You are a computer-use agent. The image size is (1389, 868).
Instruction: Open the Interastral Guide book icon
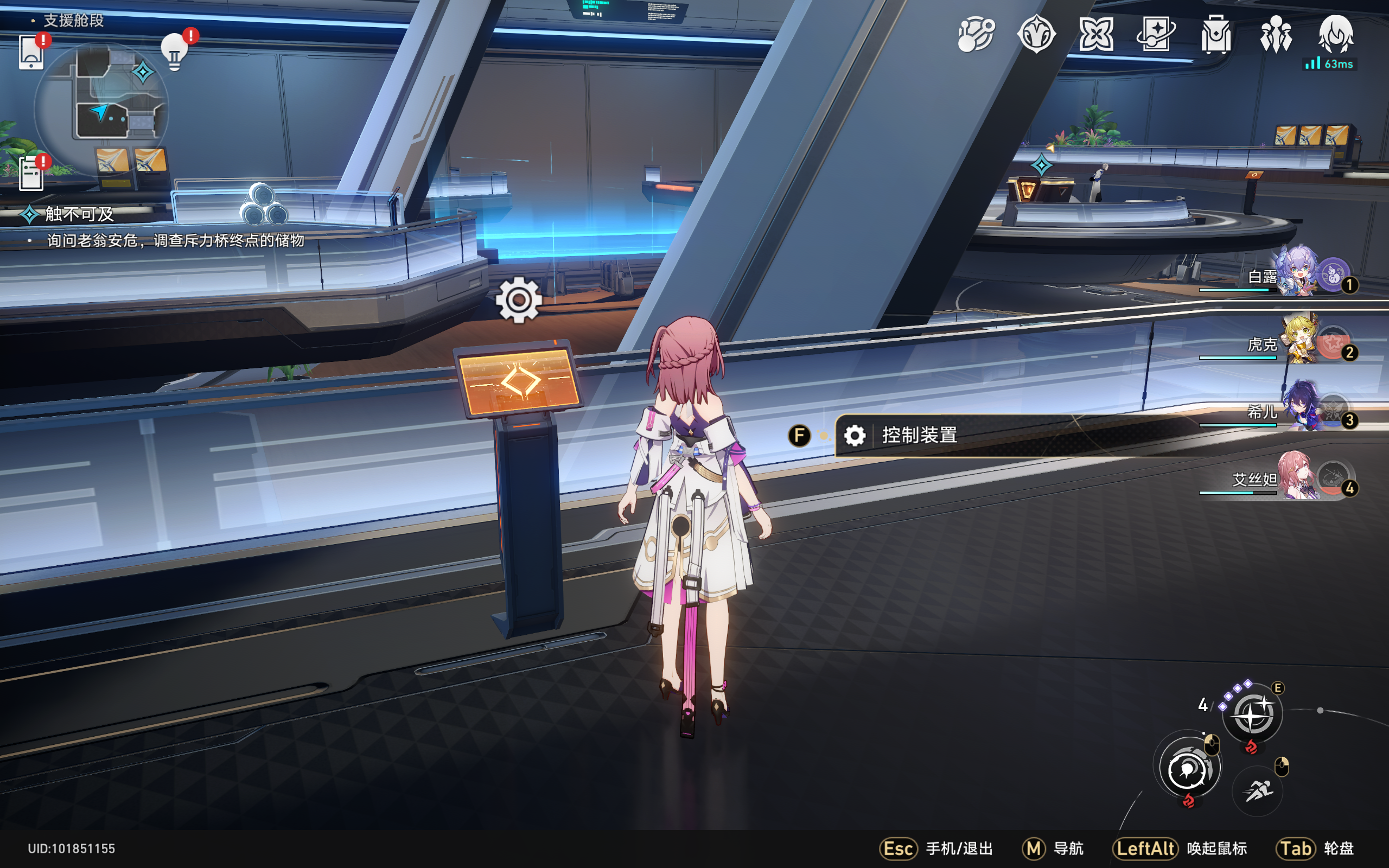point(1155,34)
